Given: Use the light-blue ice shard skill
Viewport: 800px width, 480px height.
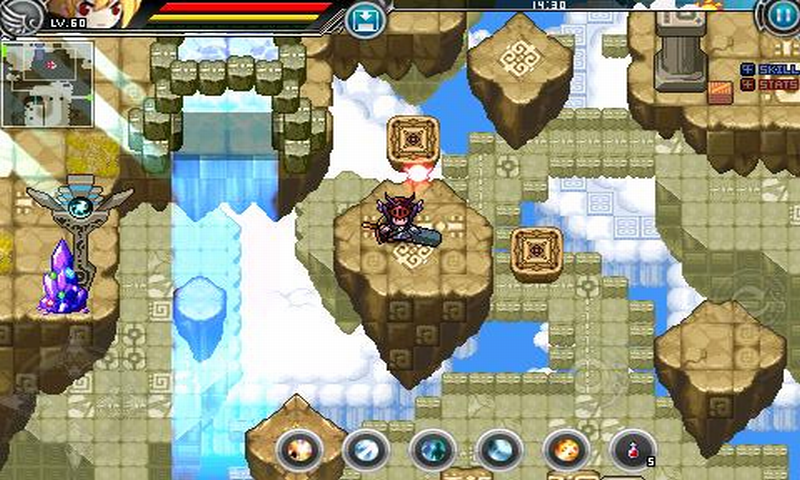Looking at the screenshot, I should tap(498, 450).
